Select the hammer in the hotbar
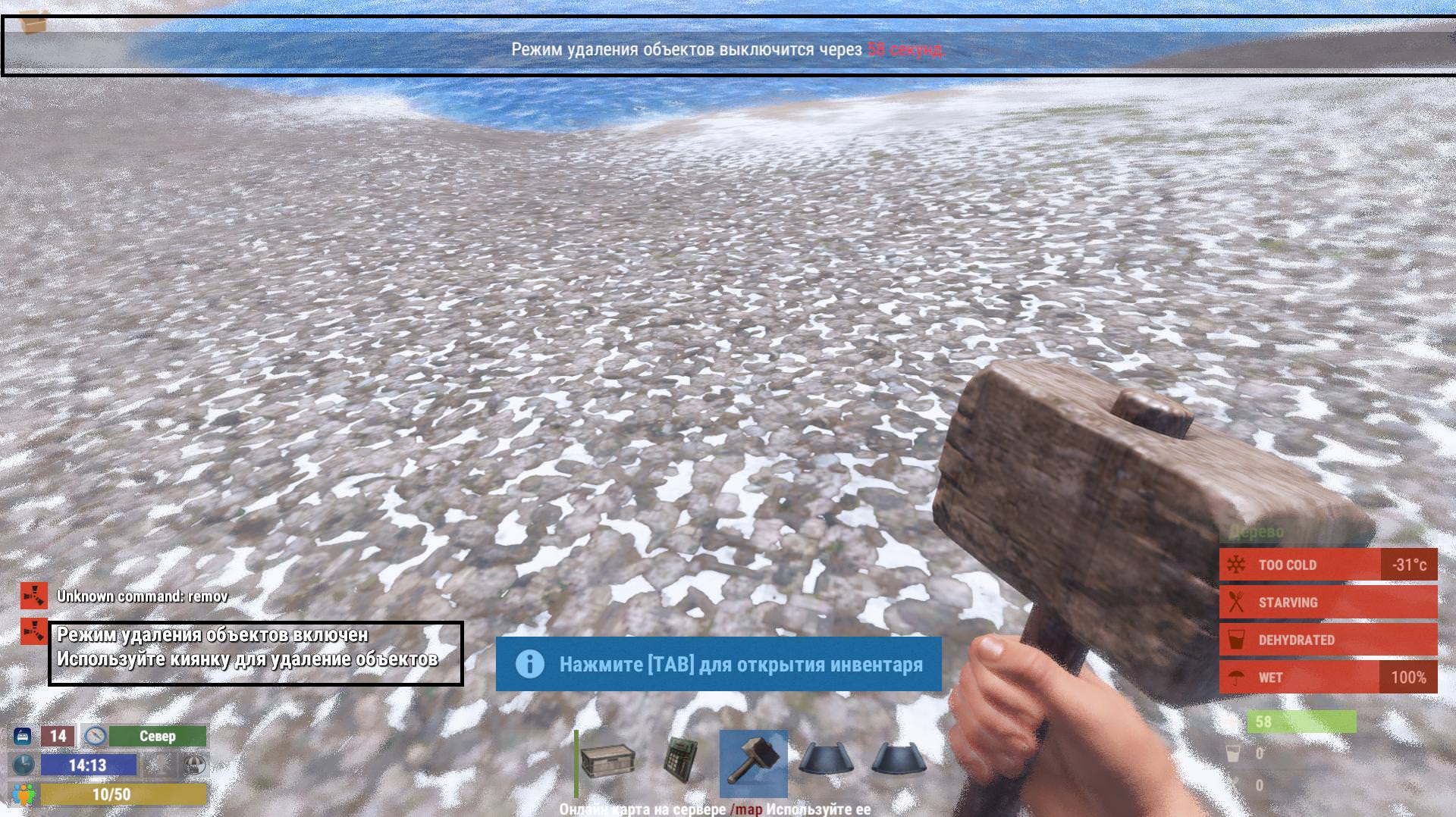 pyautogui.click(x=753, y=762)
